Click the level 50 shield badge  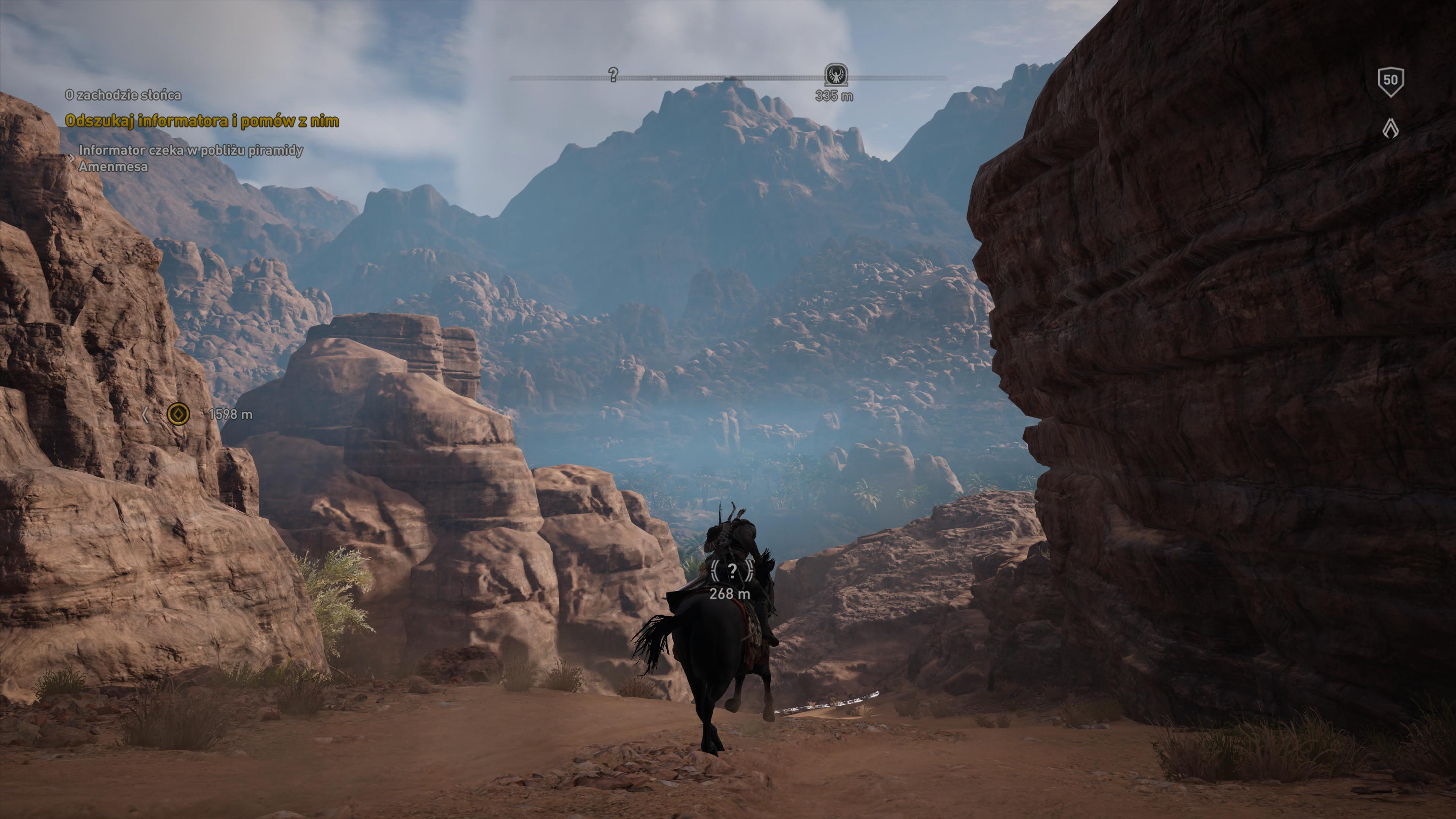click(x=1390, y=81)
